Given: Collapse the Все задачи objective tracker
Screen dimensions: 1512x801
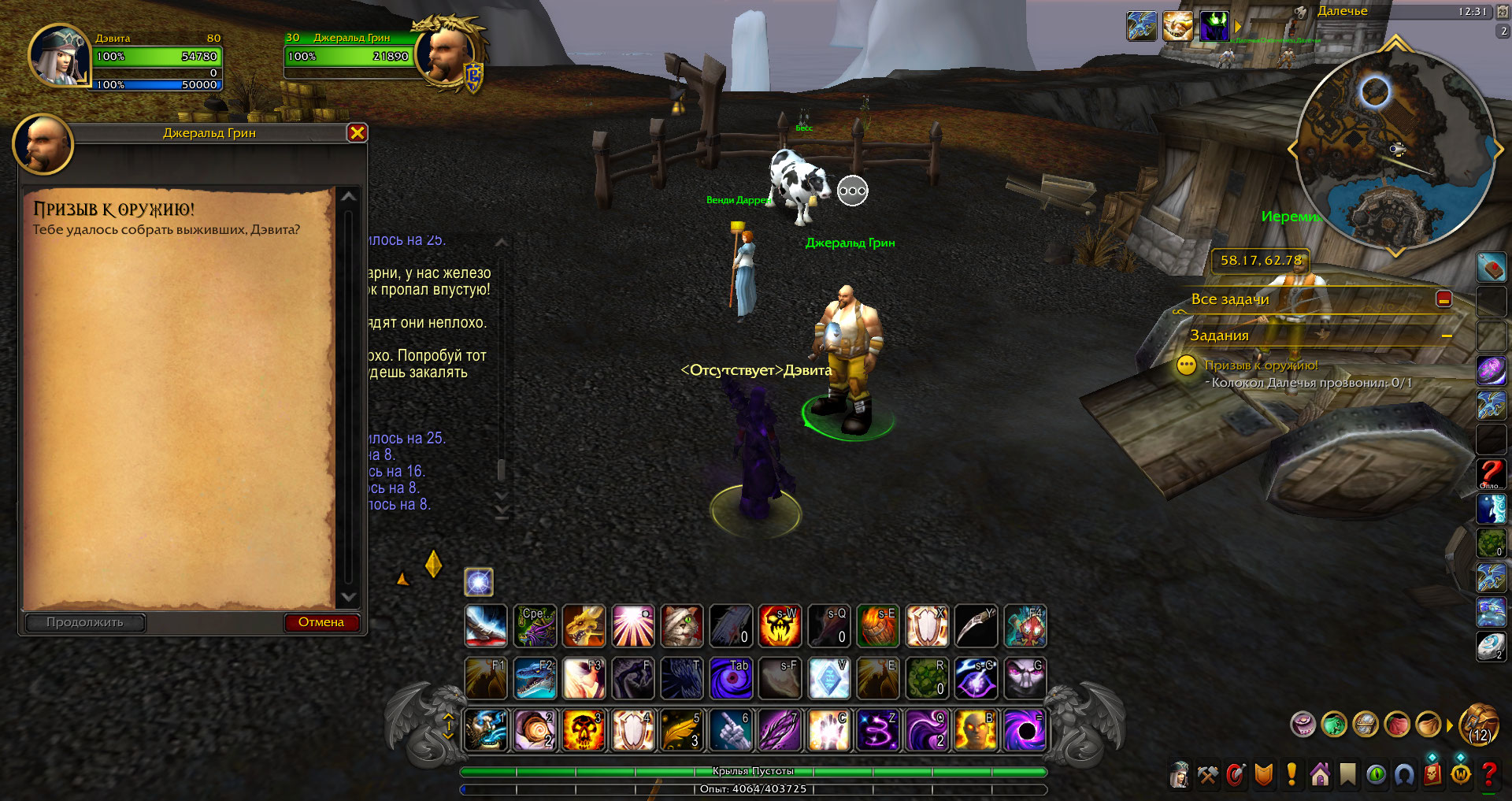Looking at the screenshot, I should [x=1443, y=299].
